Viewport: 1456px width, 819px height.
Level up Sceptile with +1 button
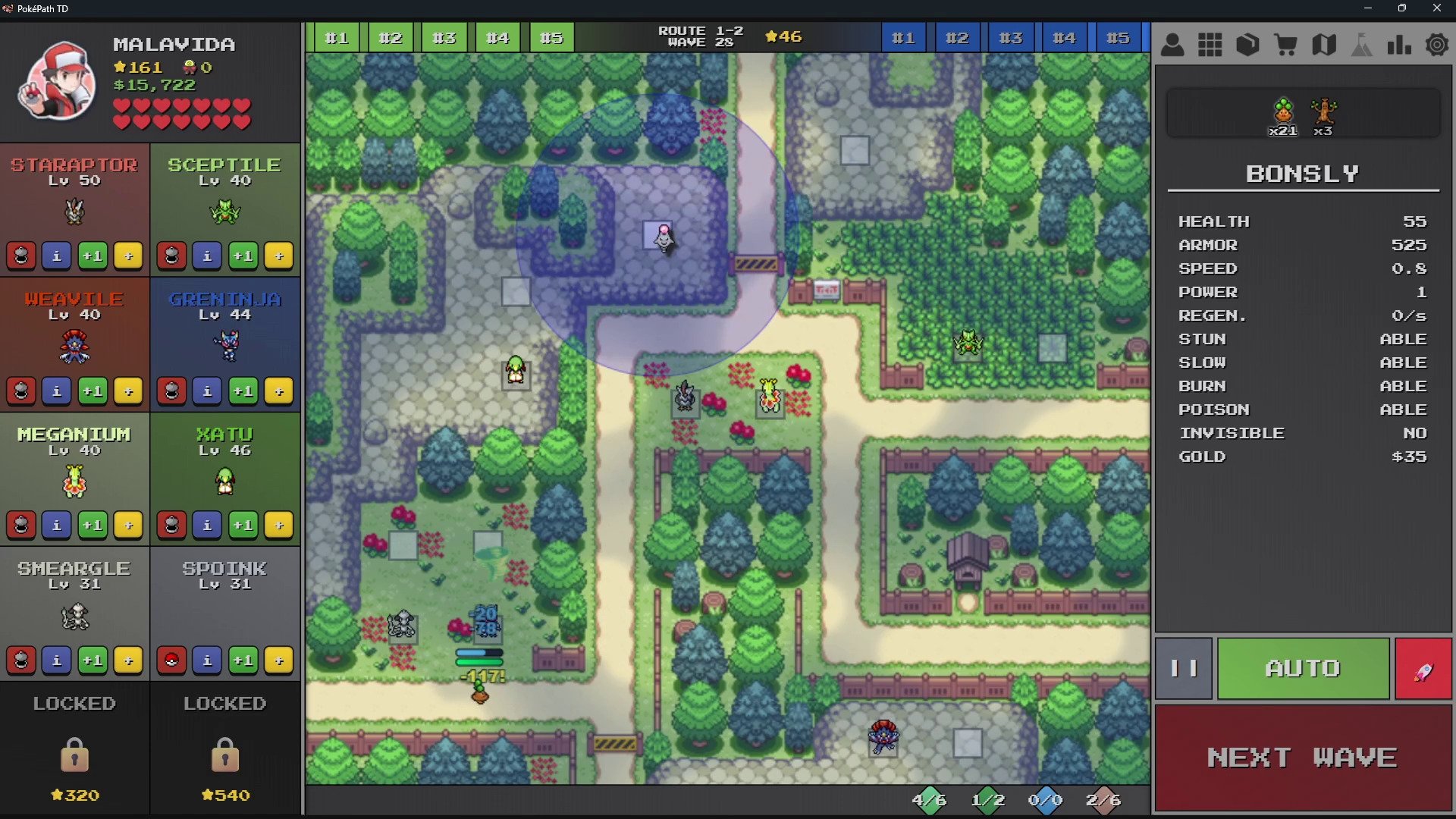point(243,256)
